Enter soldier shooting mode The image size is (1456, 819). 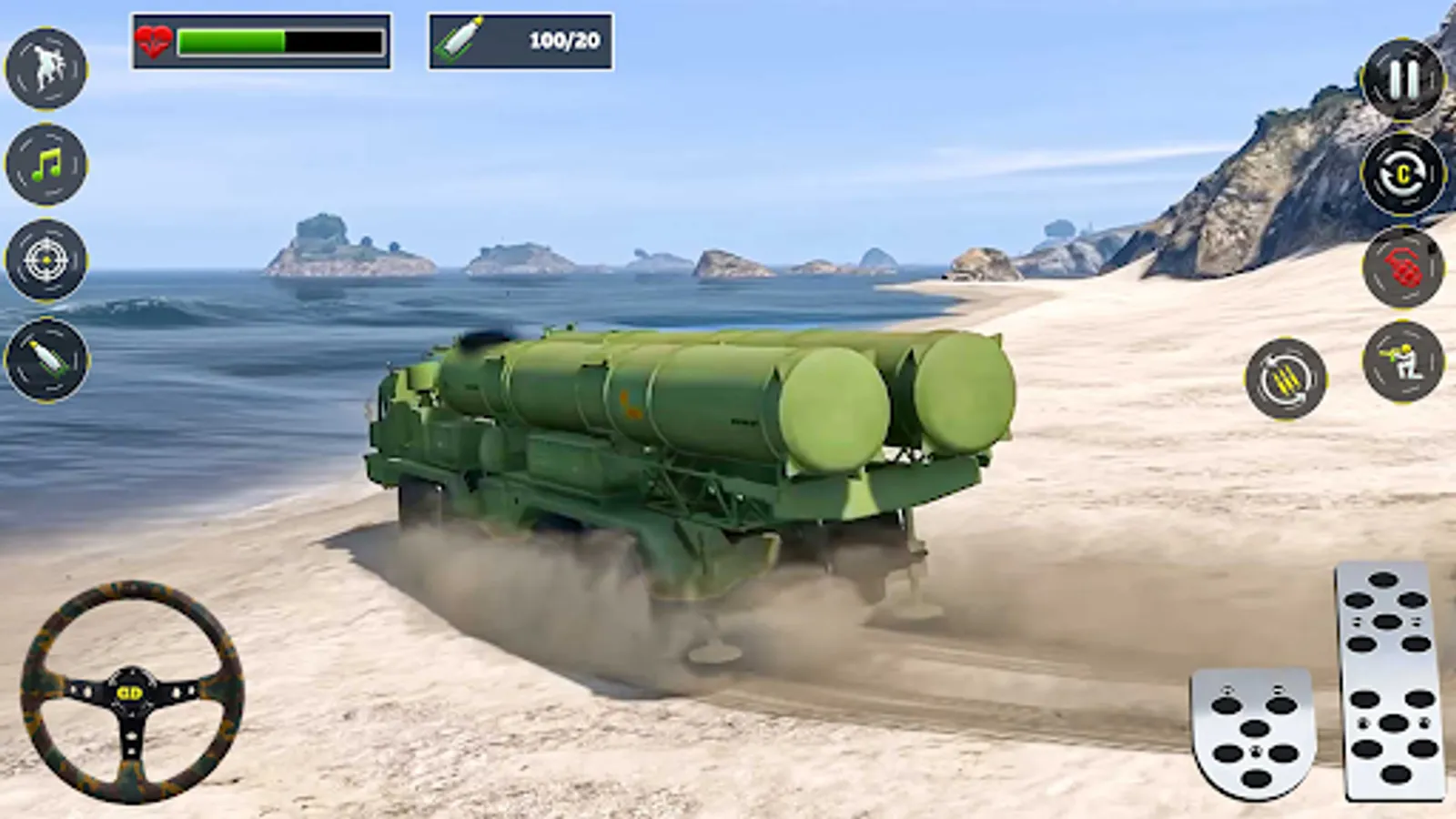(x=1401, y=364)
